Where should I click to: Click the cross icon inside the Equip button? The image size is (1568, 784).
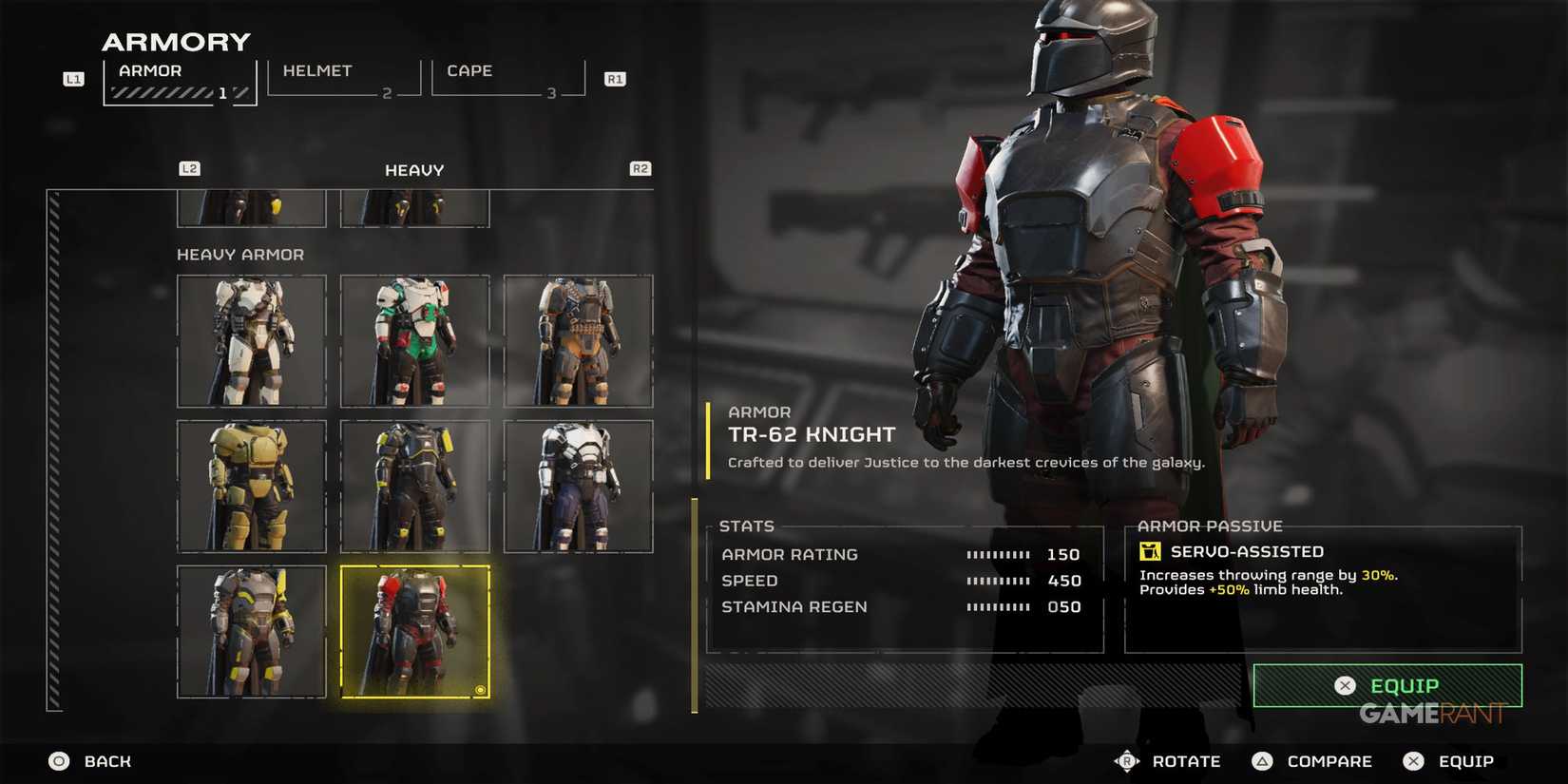[1346, 684]
